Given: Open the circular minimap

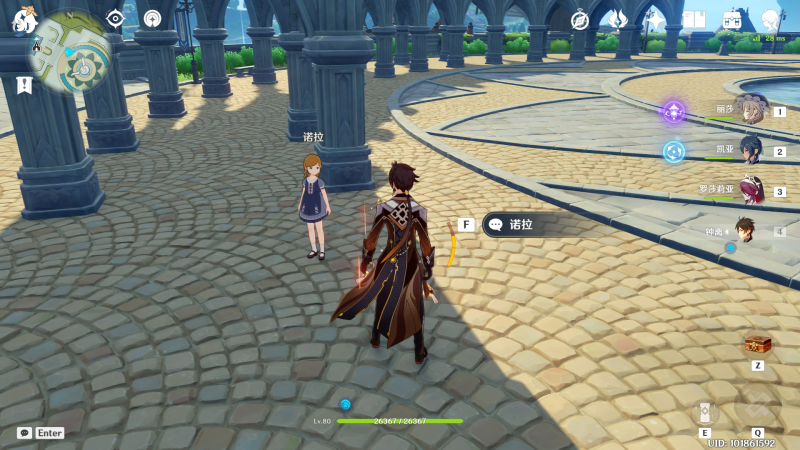Looking at the screenshot, I should coord(71,50).
